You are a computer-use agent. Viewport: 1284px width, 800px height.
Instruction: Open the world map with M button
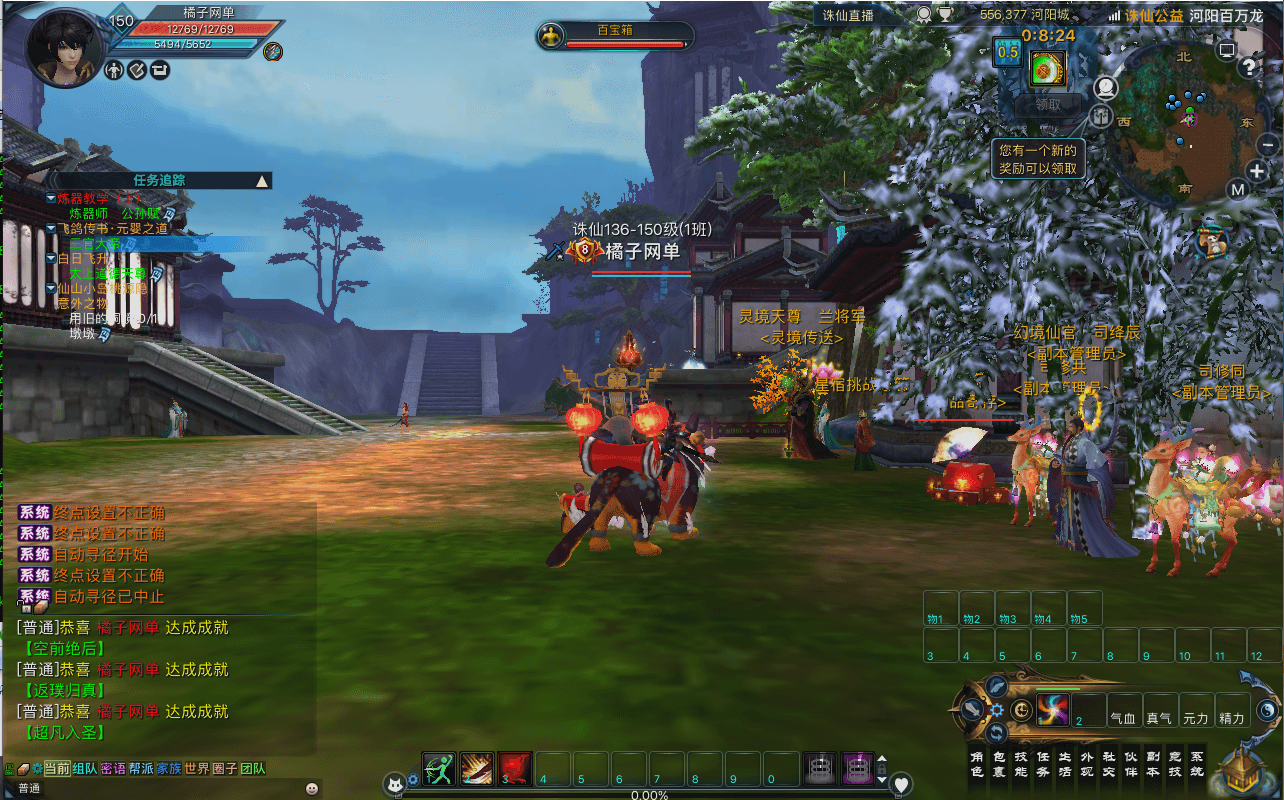pyautogui.click(x=1237, y=190)
